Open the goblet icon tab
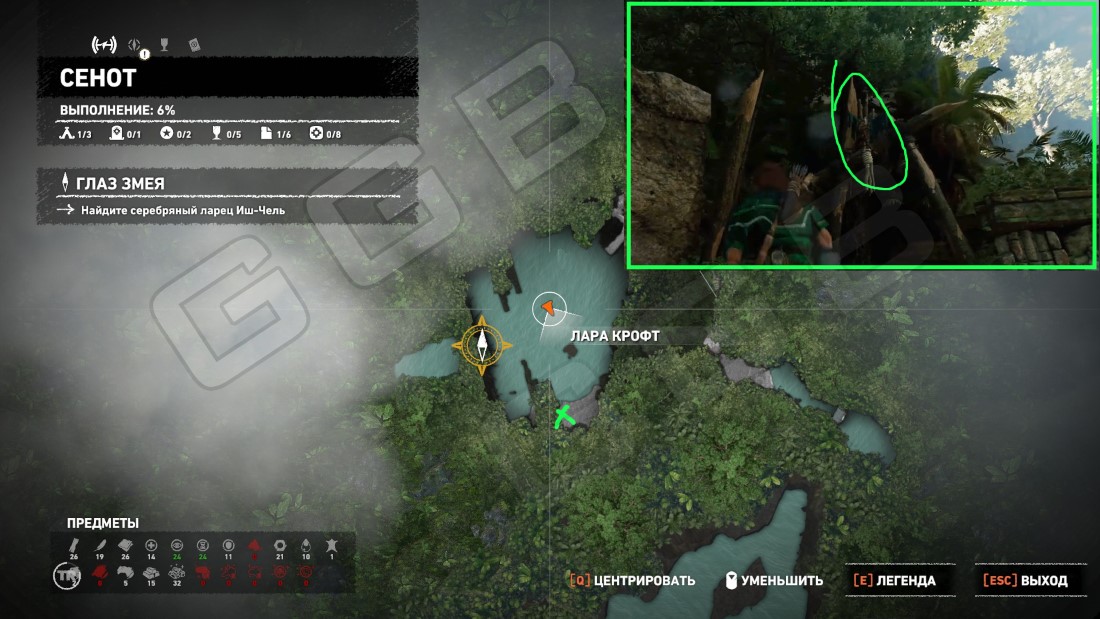The height and width of the screenshot is (619, 1100). [165, 45]
